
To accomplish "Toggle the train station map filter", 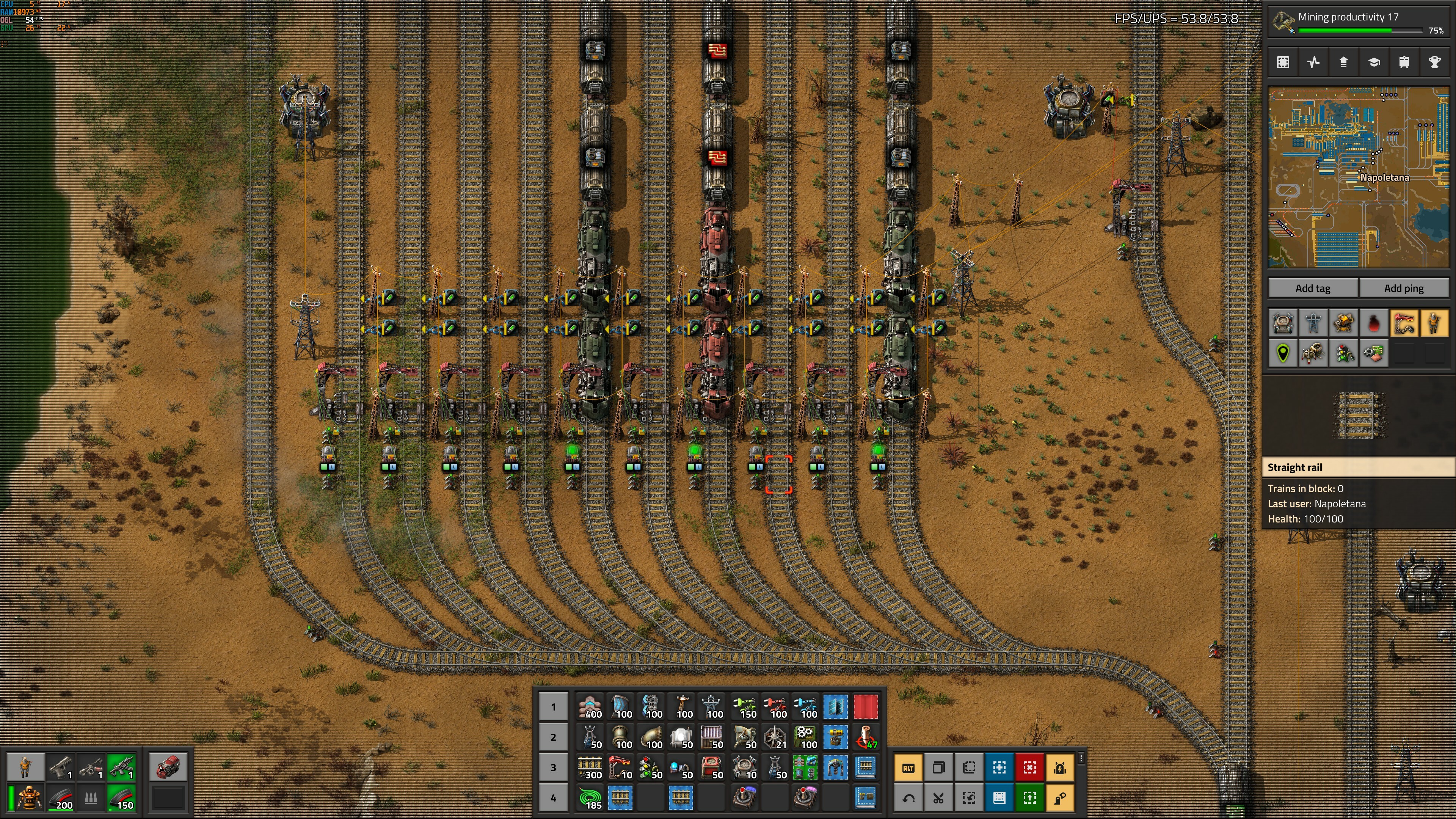I will pyautogui.click(x=1404, y=323).
